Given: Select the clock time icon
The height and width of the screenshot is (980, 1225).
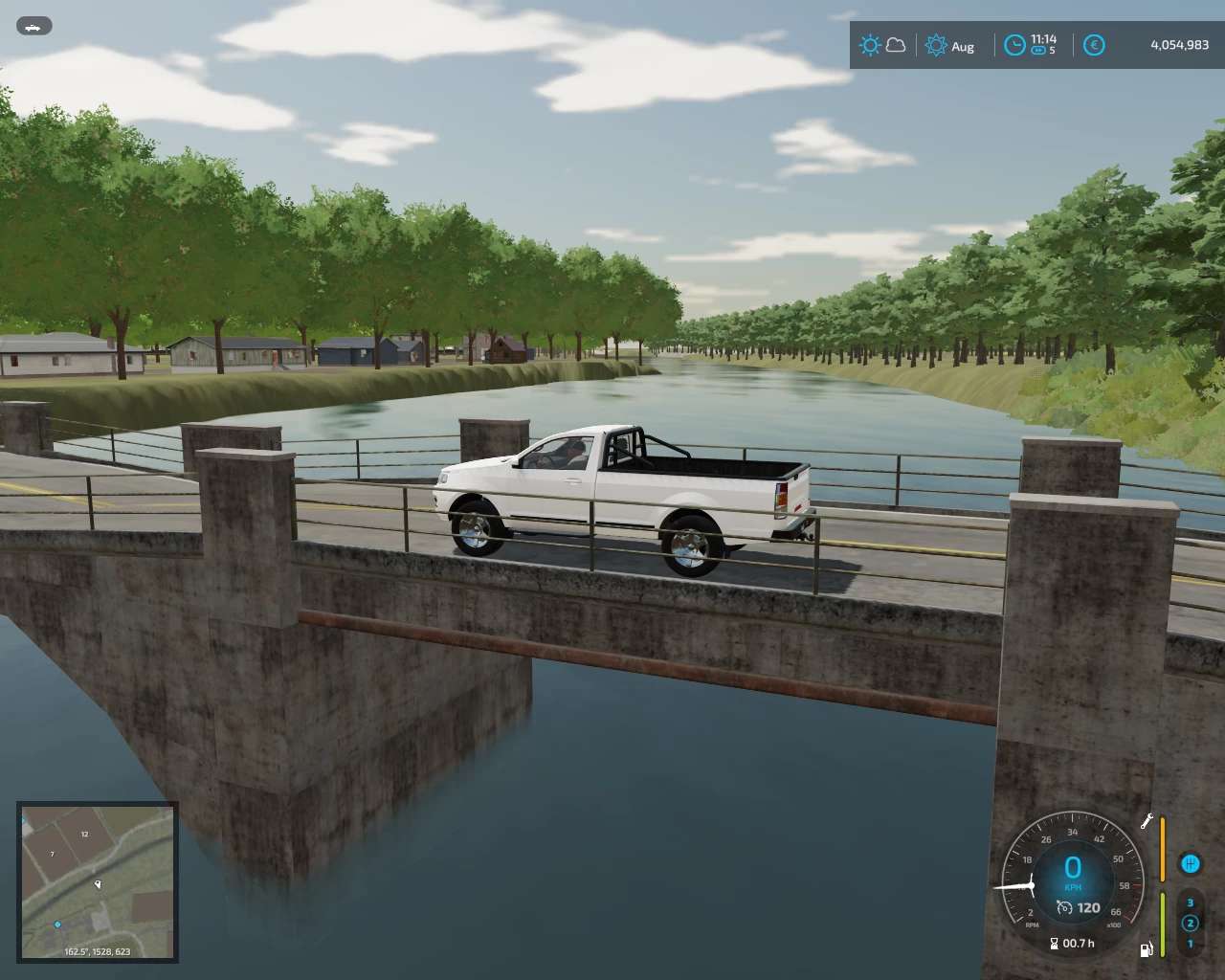Looking at the screenshot, I should (1014, 45).
